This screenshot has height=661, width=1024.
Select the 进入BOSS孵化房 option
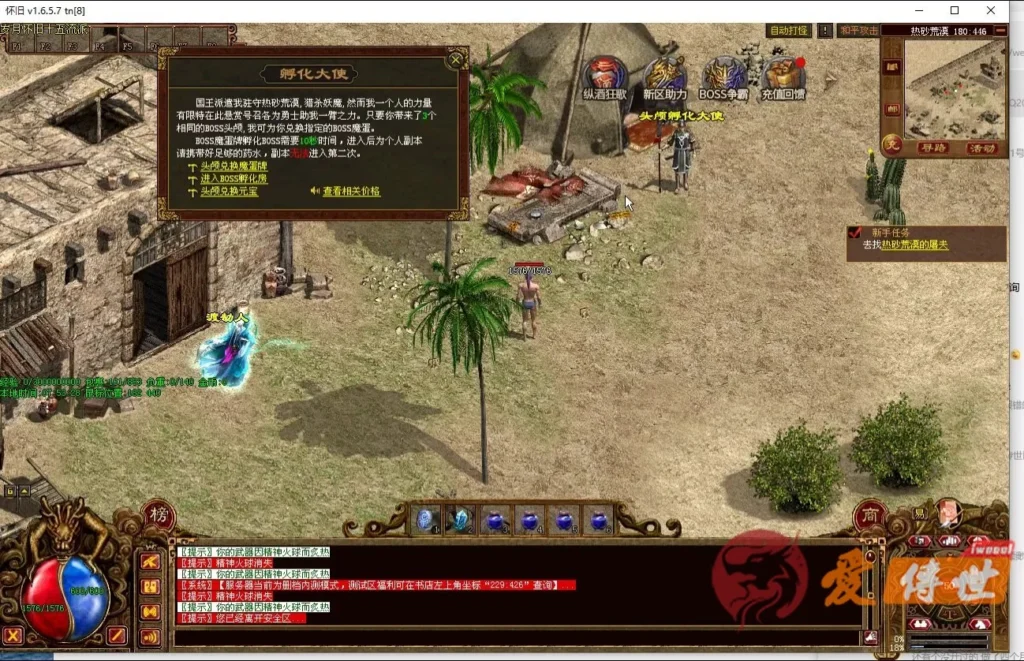point(234,178)
